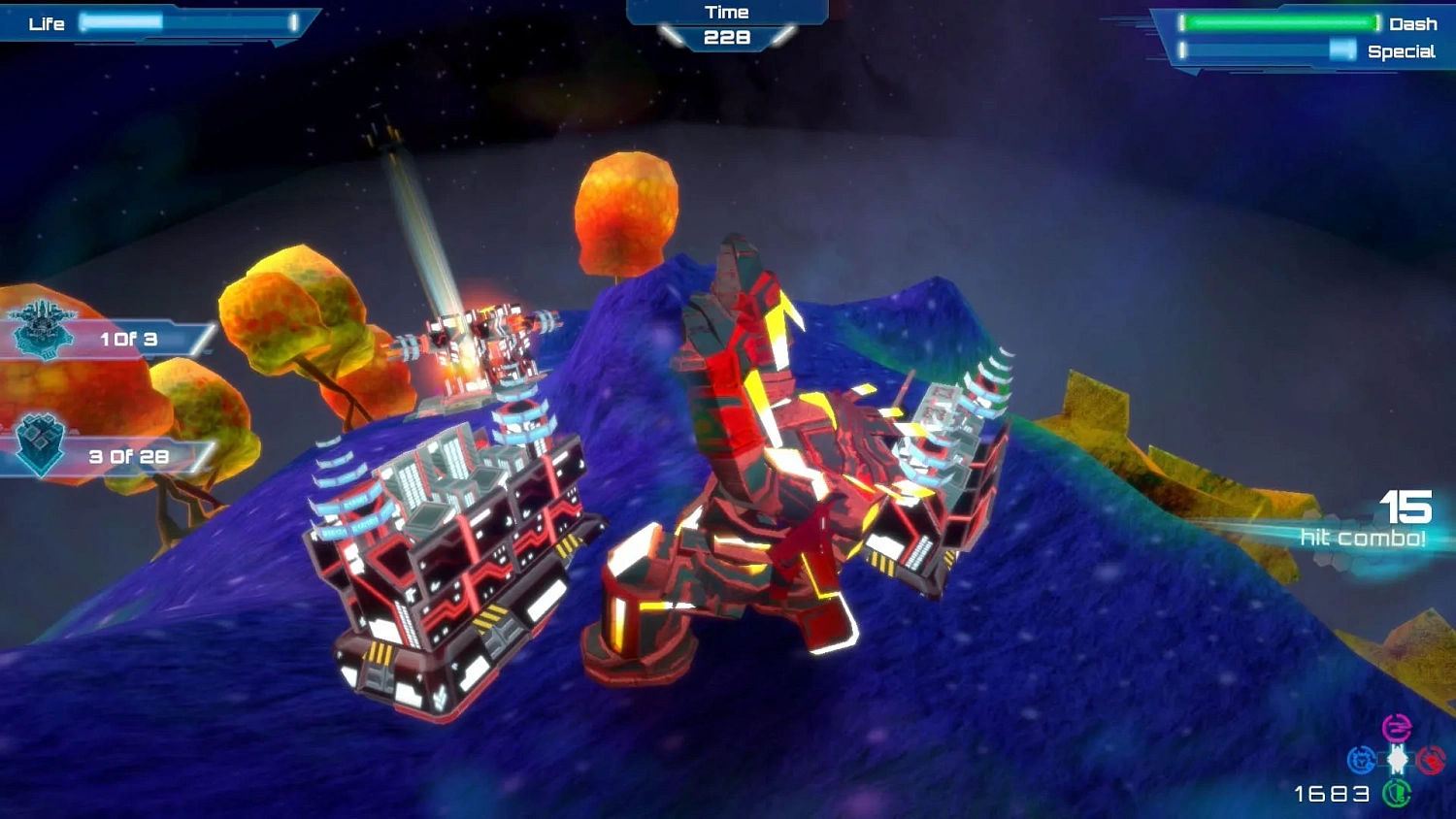Expand the Dash and Special panel
The image size is (1456, 819).
[1301, 37]
